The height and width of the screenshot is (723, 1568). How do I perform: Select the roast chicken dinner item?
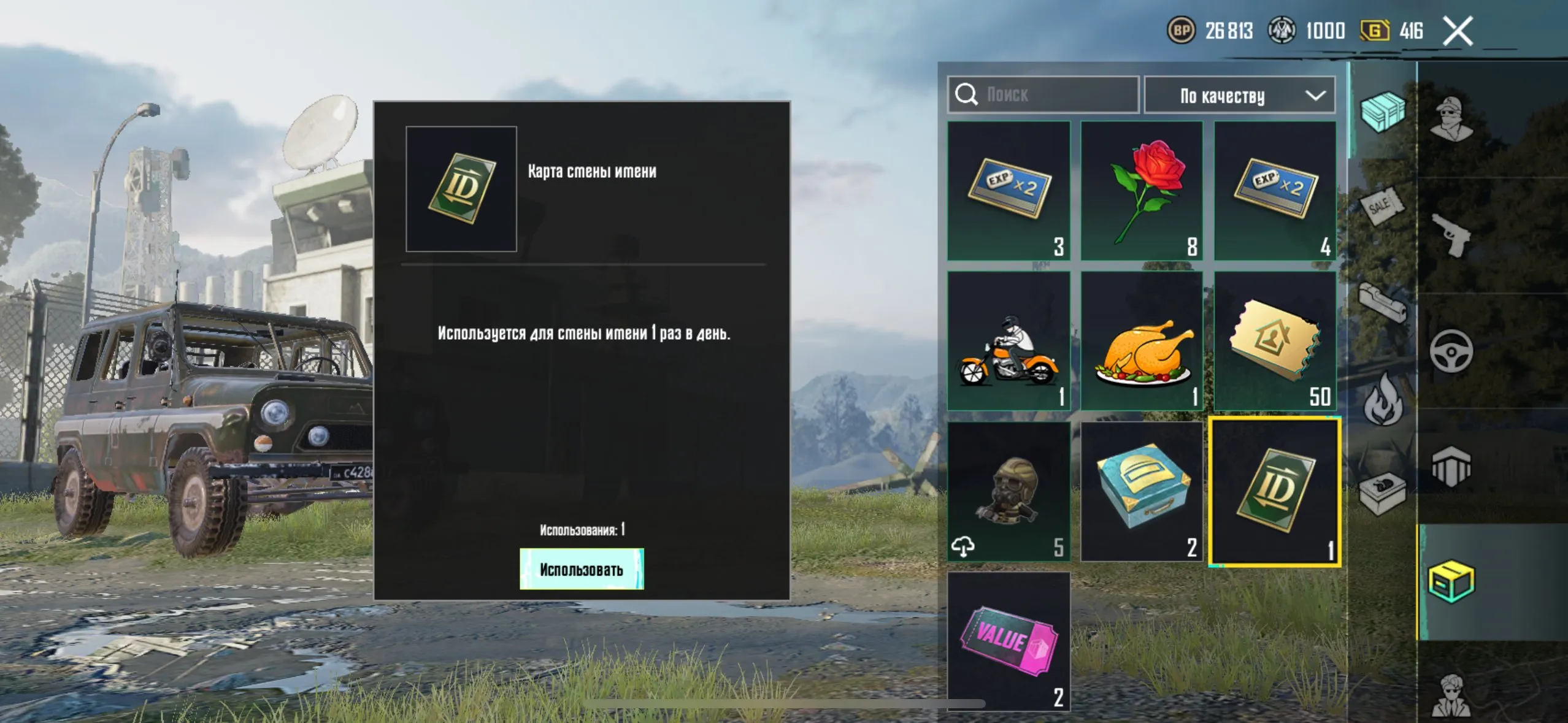(x=1141, y=341)
